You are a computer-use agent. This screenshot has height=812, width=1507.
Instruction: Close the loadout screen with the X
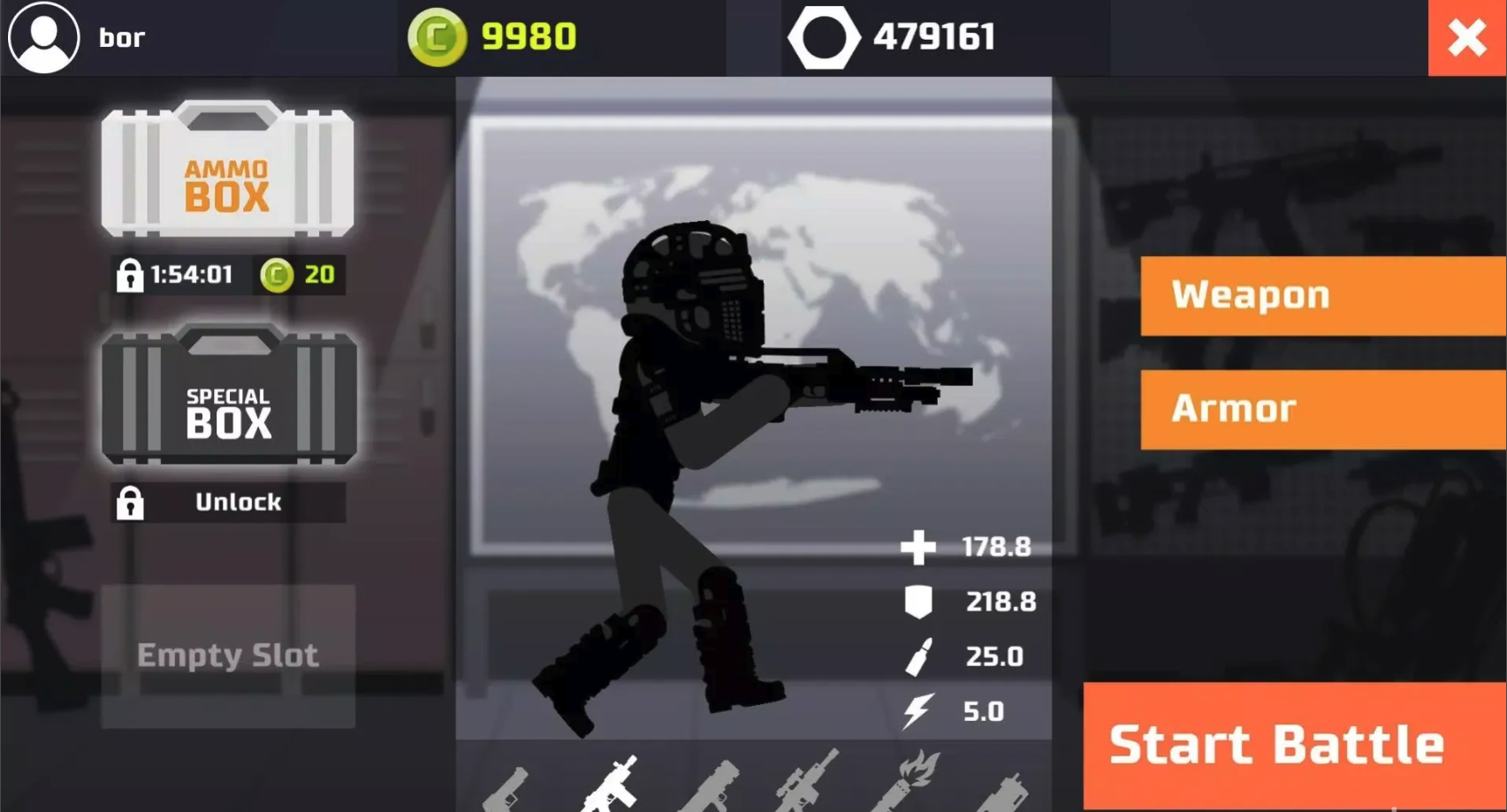point(1467,38)
